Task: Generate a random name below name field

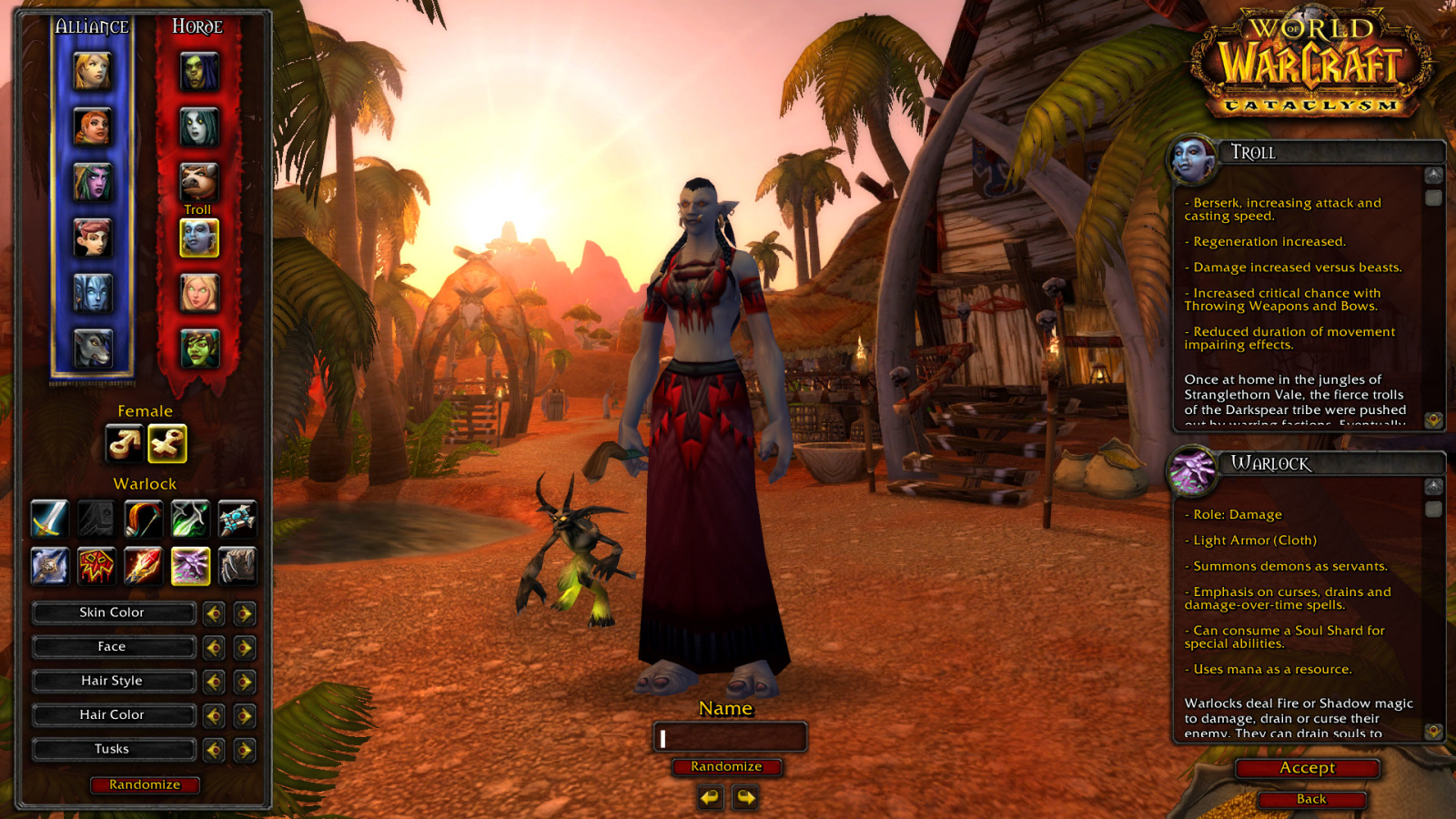Action: coord(726,767)
